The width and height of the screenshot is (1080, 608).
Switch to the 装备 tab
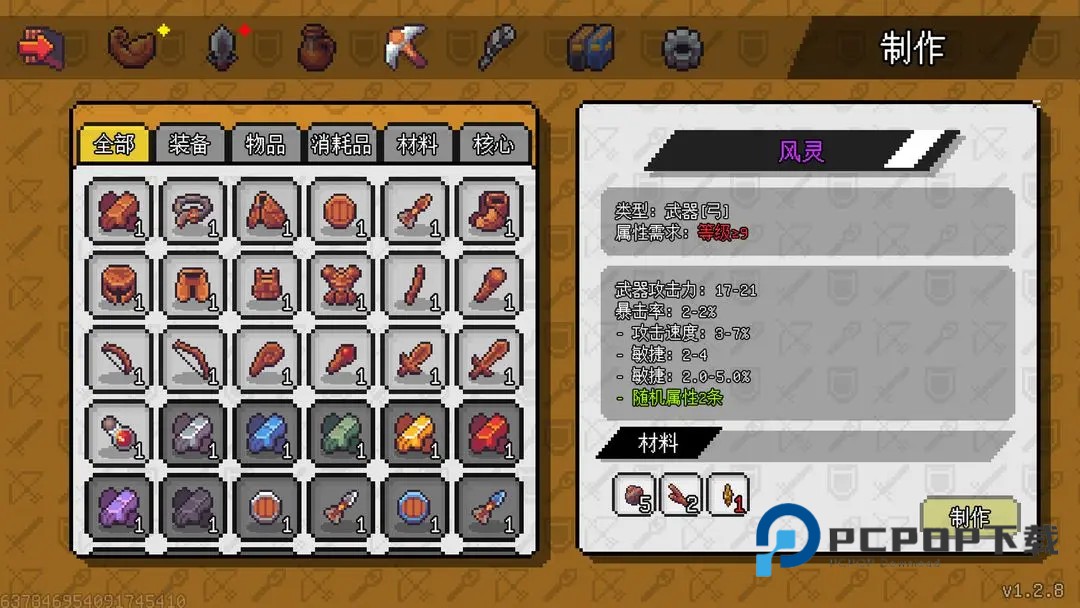click(189, 144)
